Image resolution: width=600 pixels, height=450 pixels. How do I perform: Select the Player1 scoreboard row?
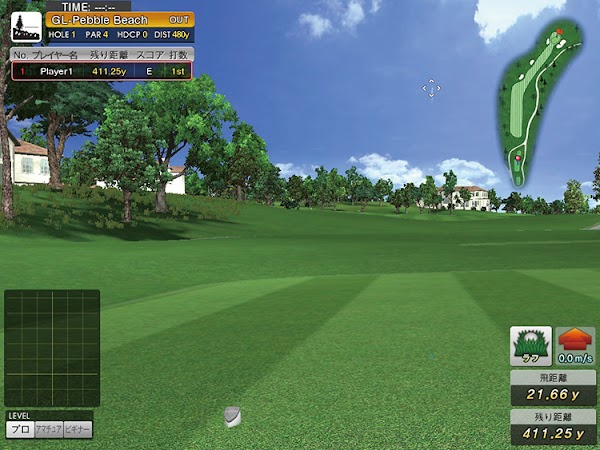pos(101,72)
